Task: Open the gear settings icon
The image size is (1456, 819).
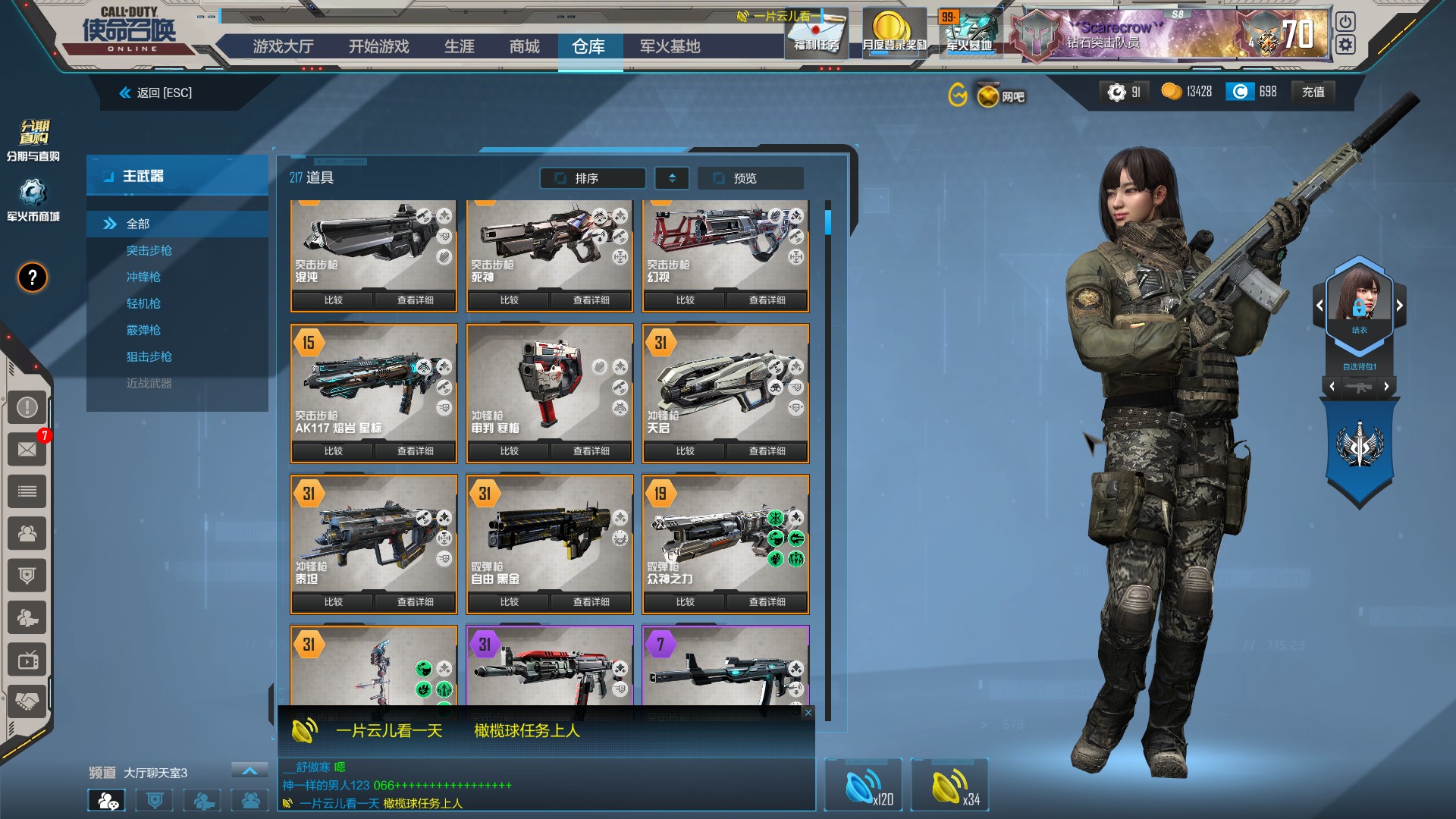Action: (1345, 45)
